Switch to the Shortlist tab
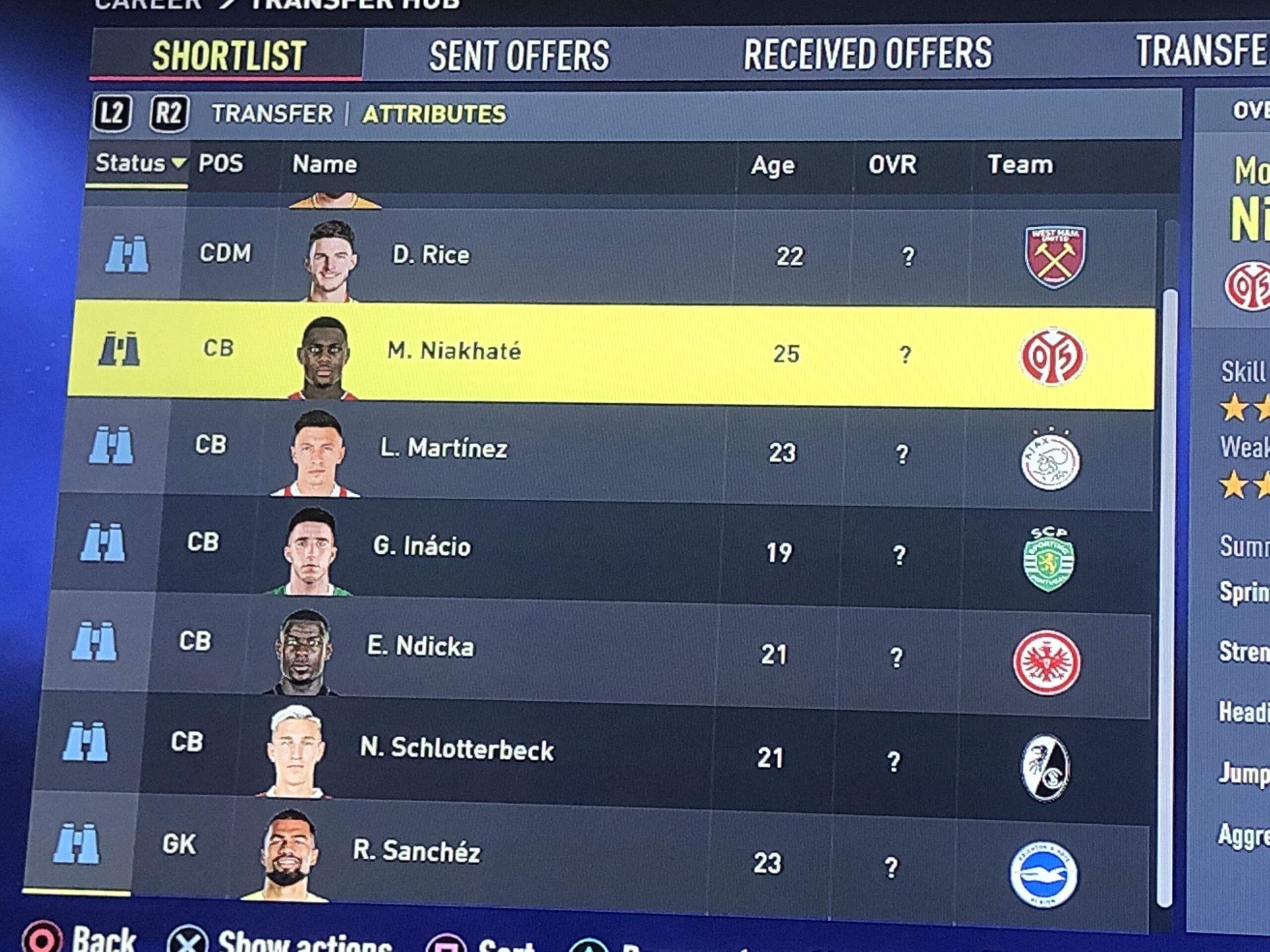The image size is (1270, 952). pos(228,56)
